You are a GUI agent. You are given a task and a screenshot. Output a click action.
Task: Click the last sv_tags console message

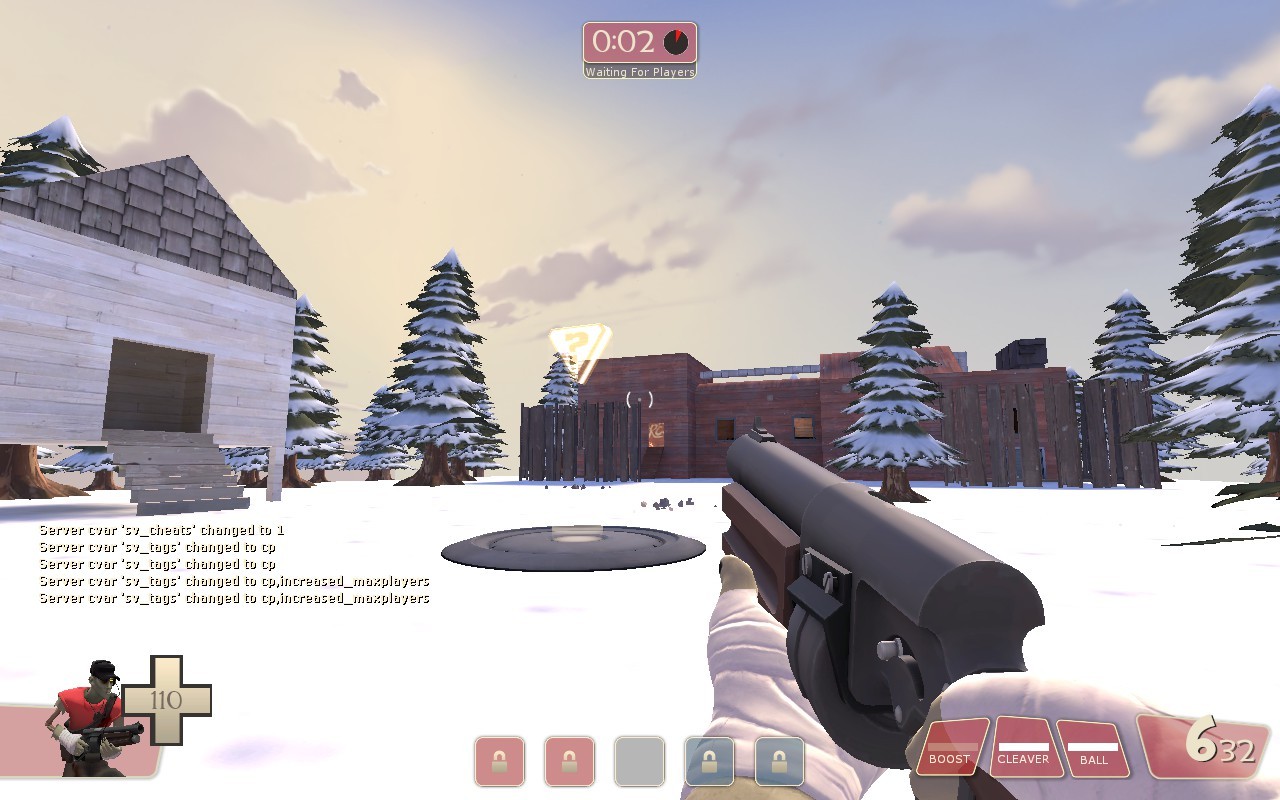(x=233, y=598)
